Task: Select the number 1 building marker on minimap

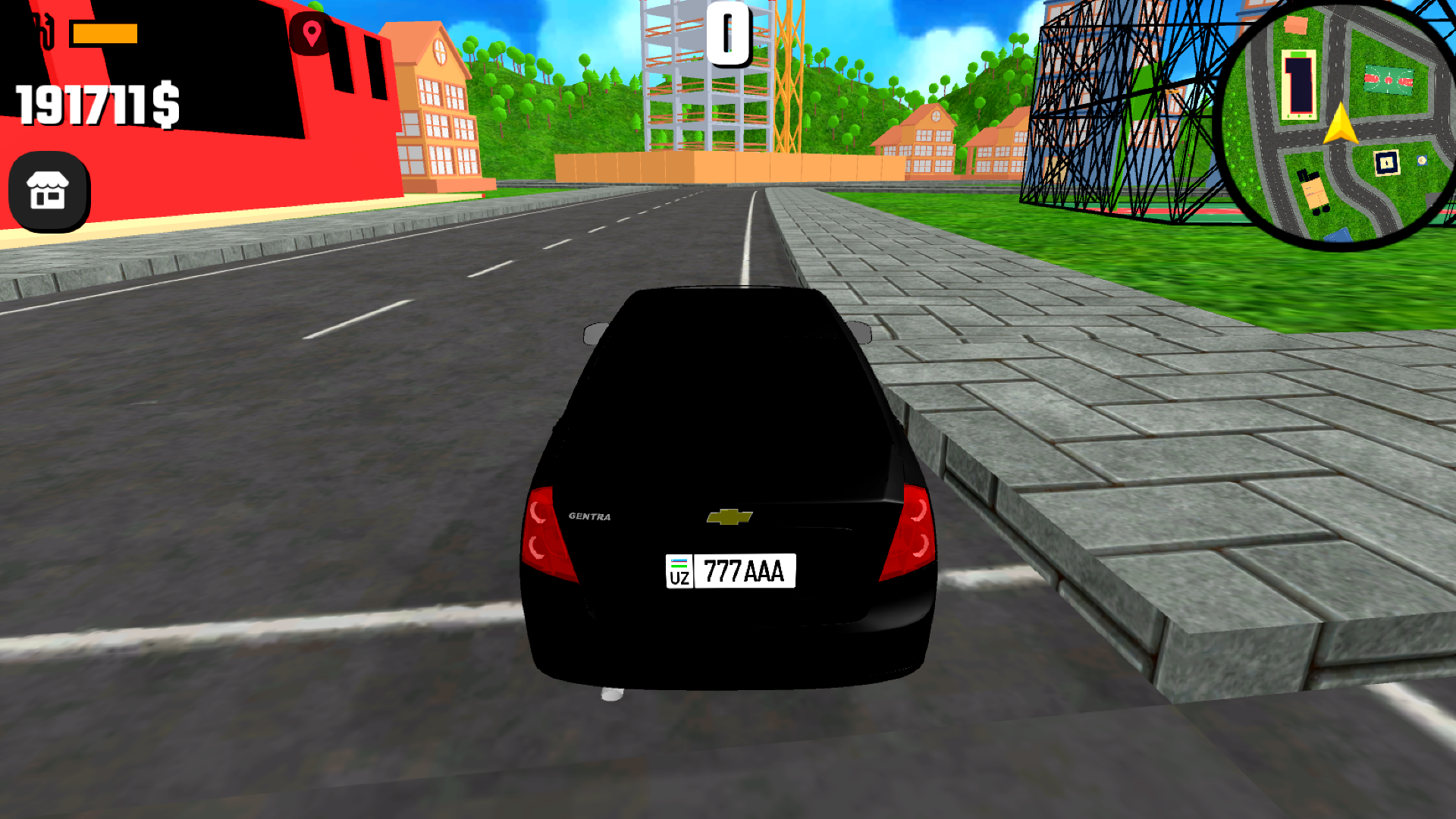Action: coord(1299,83)
